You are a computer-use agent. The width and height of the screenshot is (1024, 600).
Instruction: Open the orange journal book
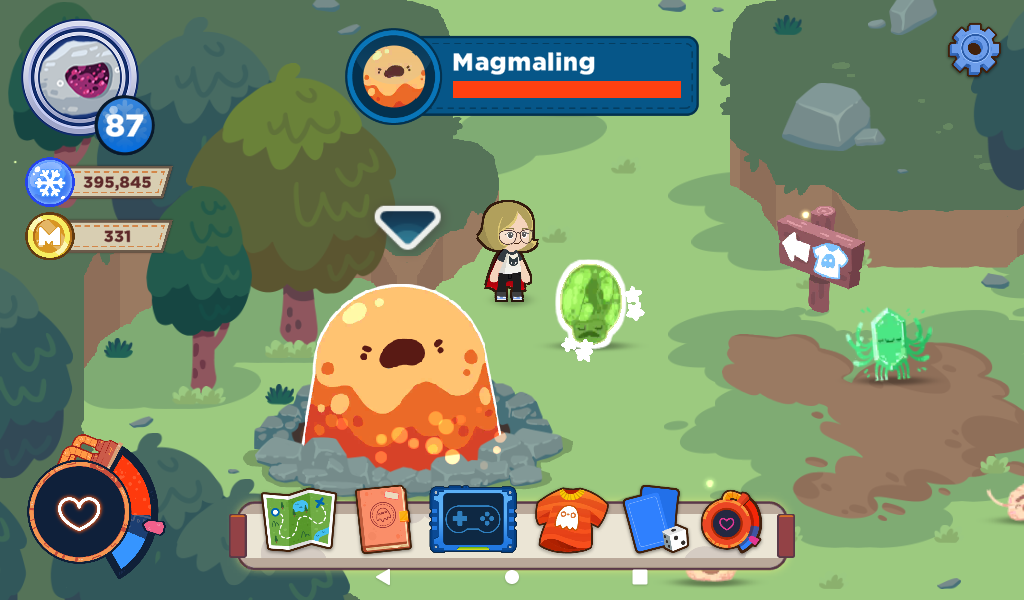384,520
